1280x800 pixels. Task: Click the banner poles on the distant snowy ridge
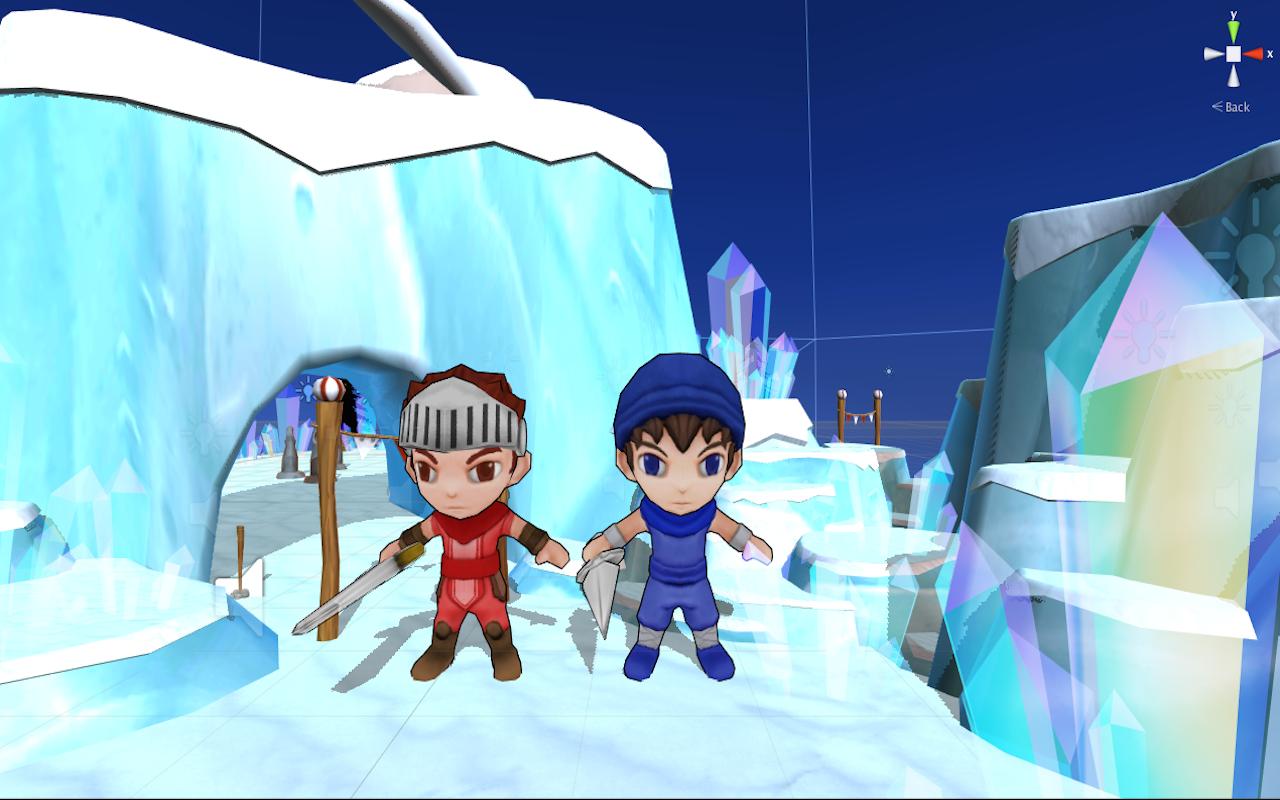coord(858,408)
